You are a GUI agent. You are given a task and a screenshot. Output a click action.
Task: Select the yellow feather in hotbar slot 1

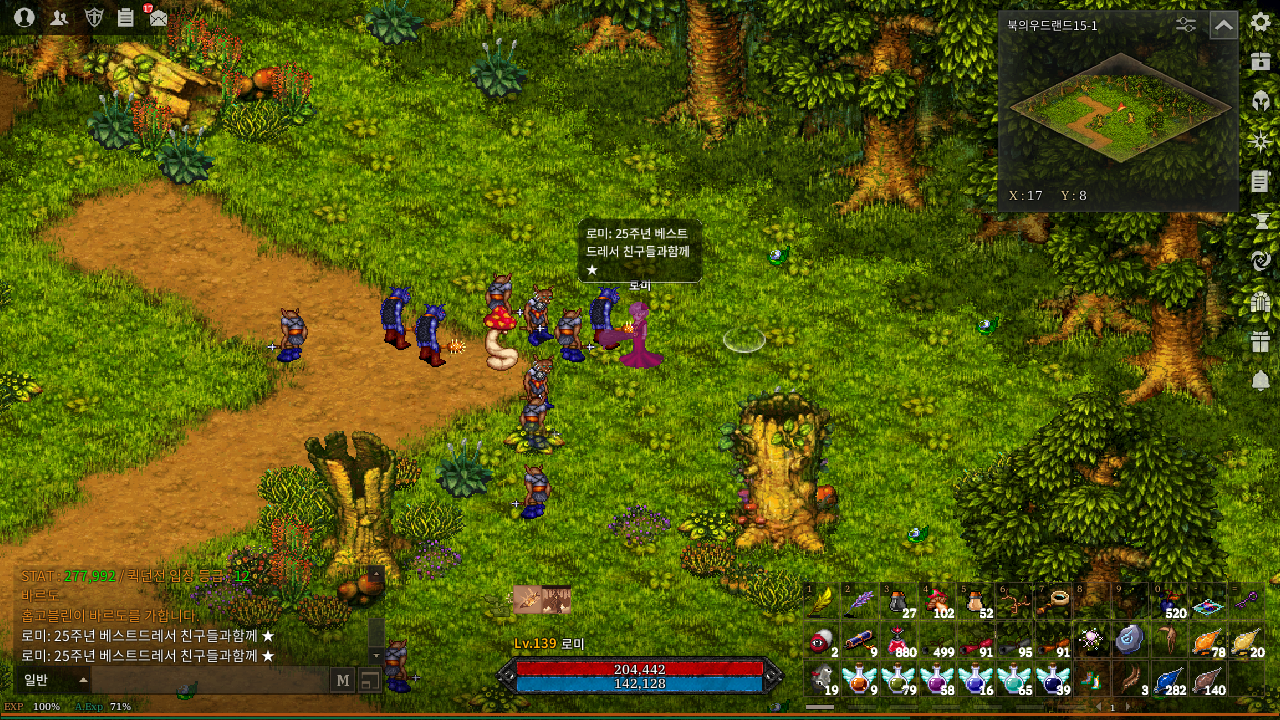pyautogui.click(x=821, y=601)
